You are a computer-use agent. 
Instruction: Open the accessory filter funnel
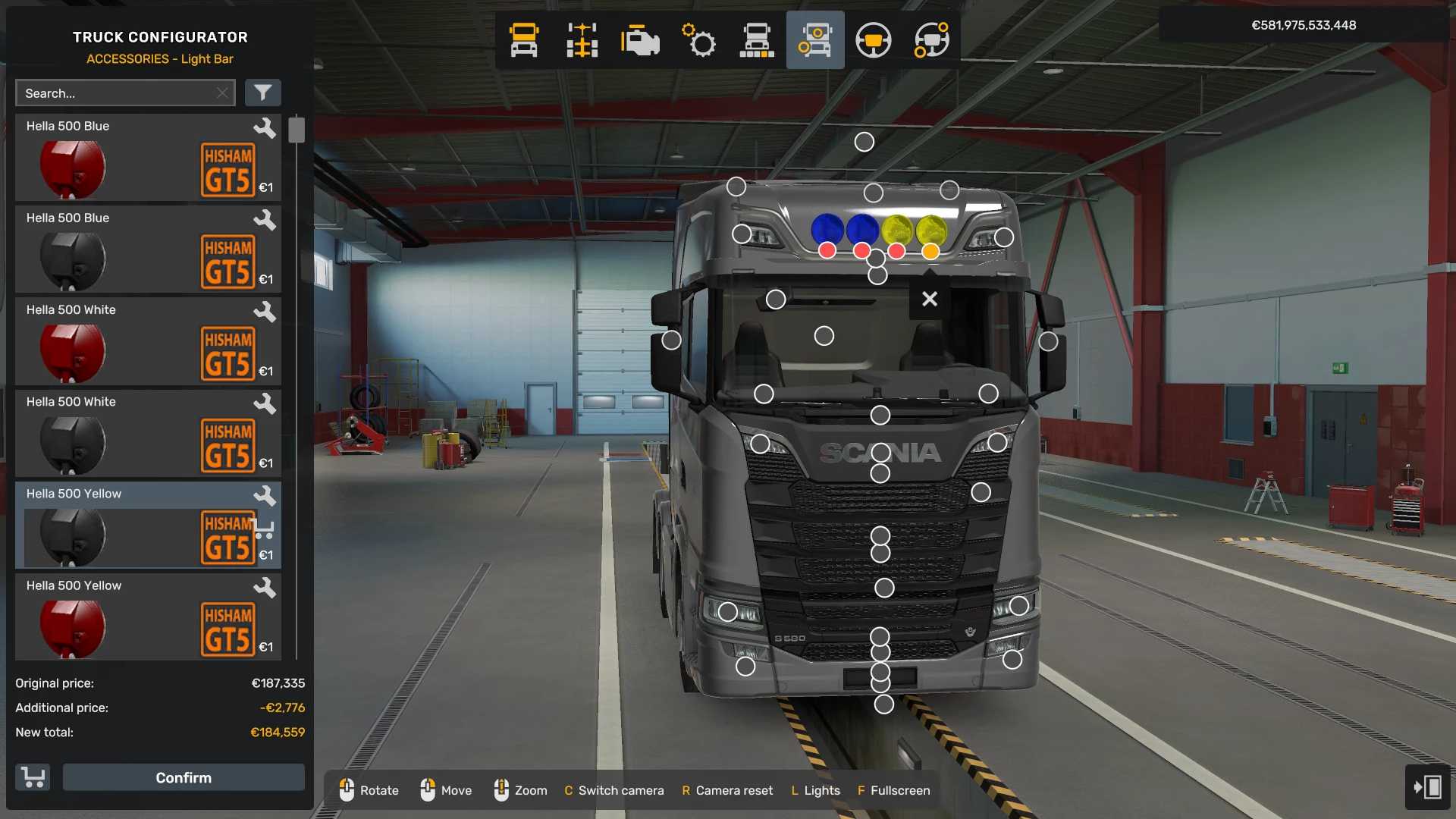[262, 93]
